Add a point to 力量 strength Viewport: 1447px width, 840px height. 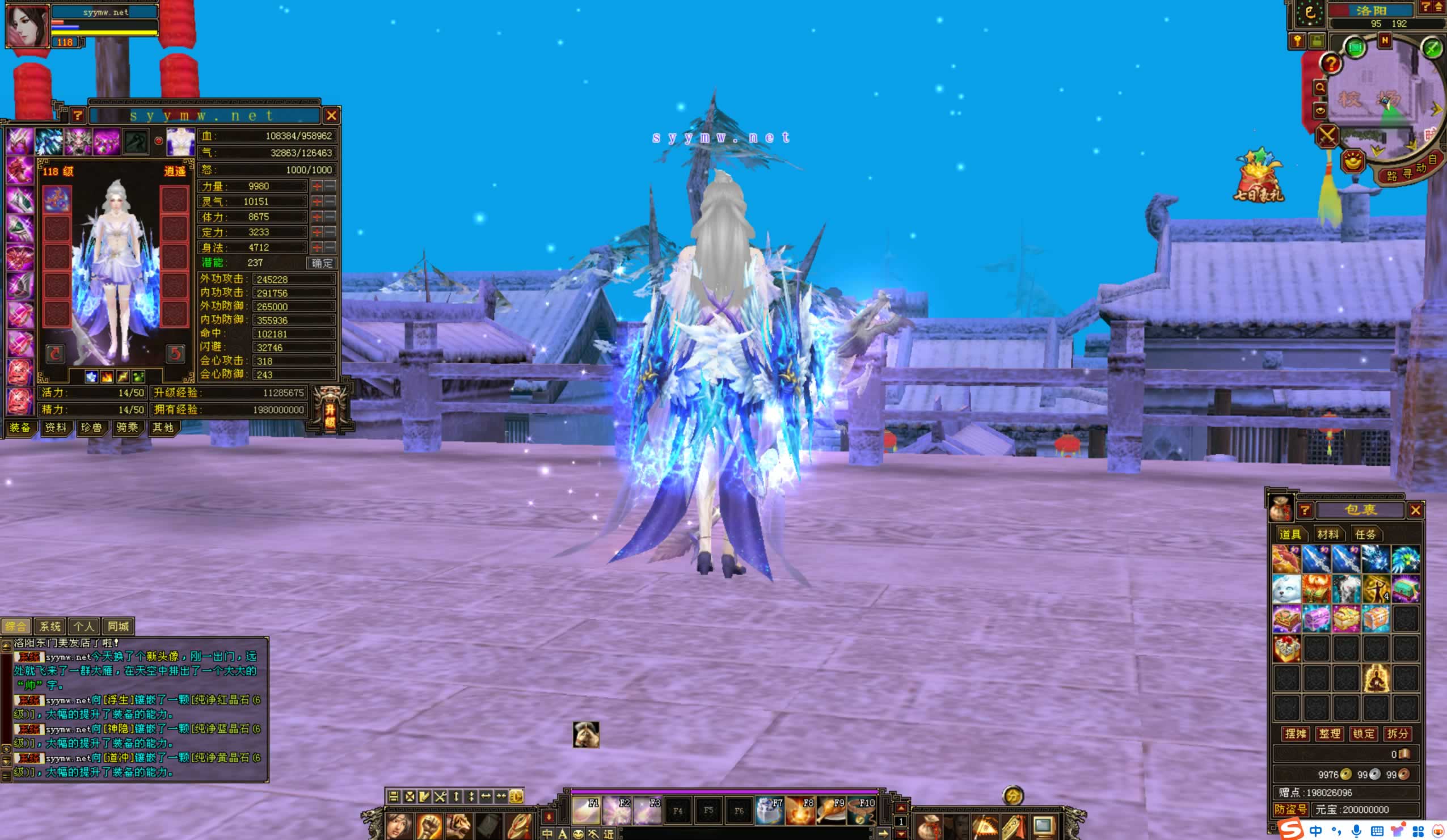coord(317,187)
